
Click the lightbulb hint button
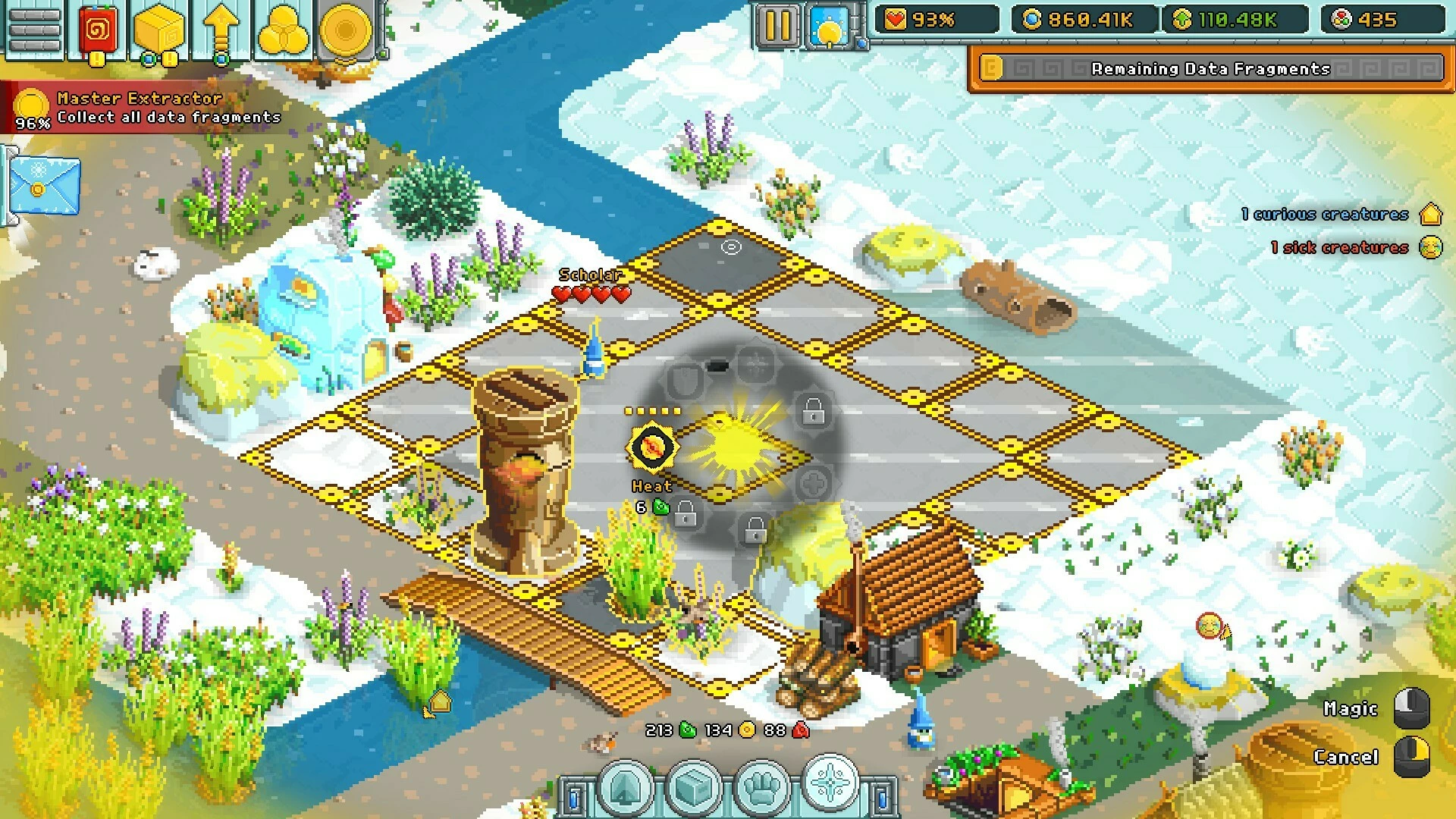coord(829,26)
